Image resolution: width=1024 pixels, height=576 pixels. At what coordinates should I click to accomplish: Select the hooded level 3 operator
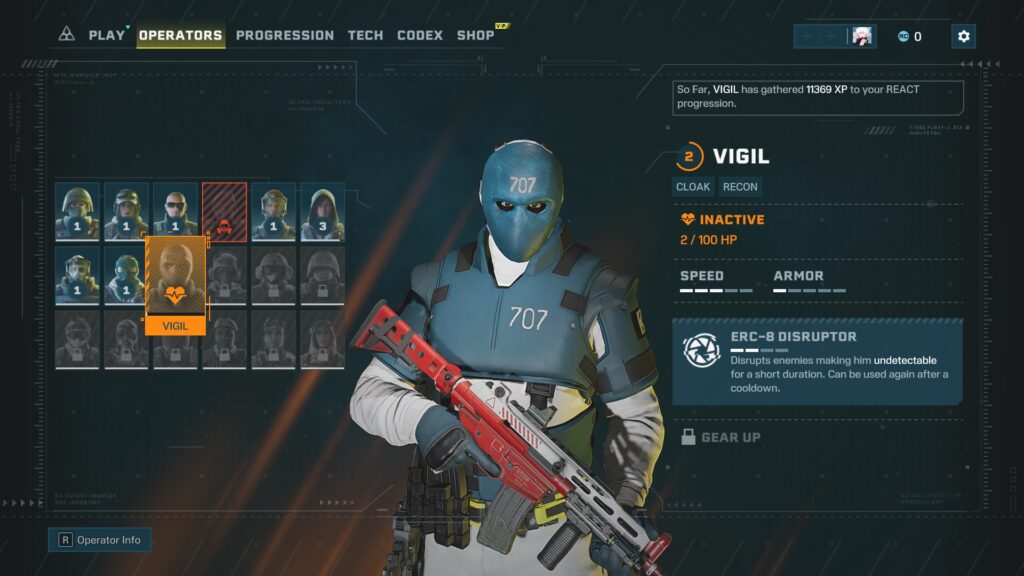(x=322, y=212)
